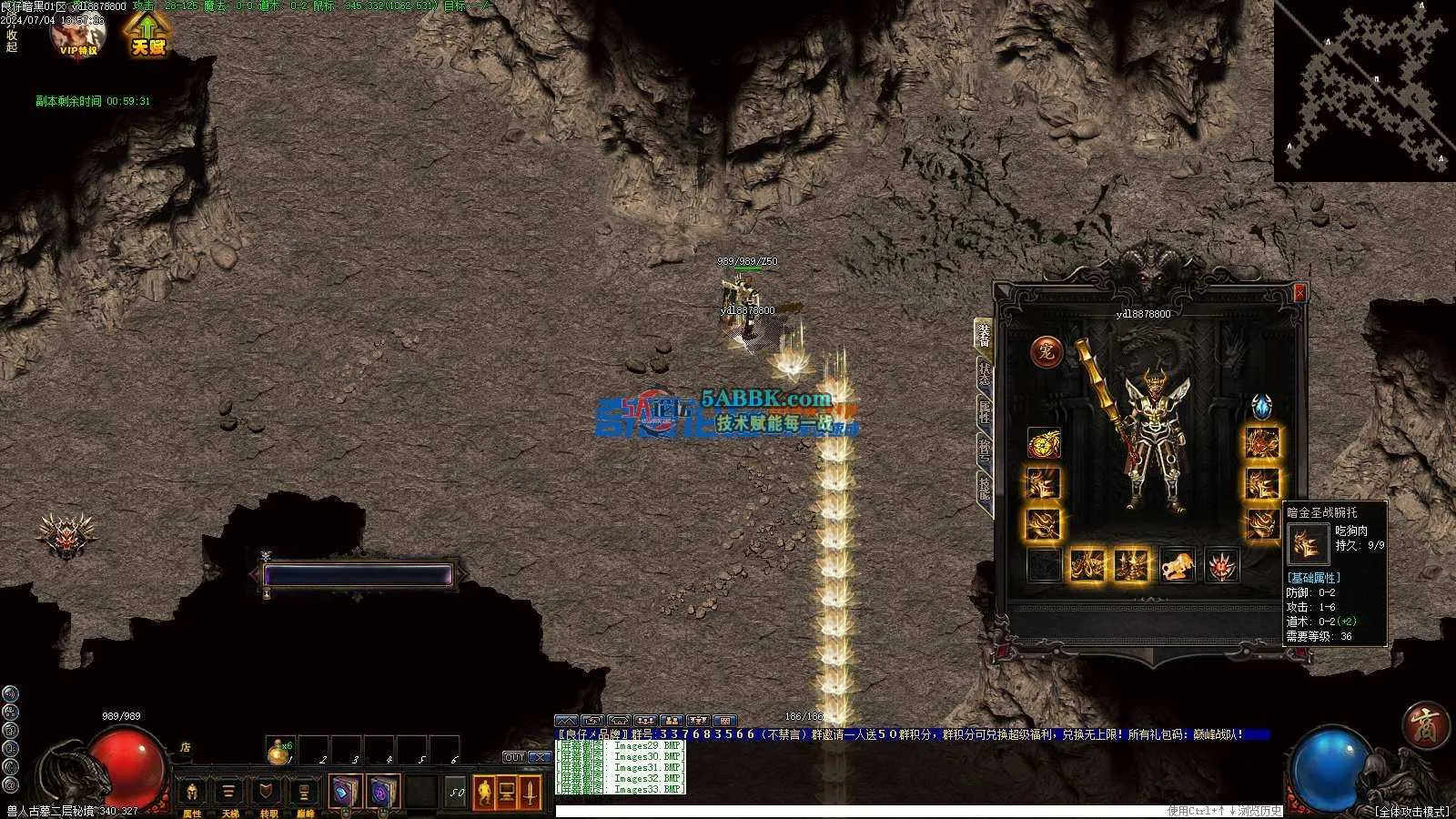Open the 属性 attributes helmet button

[x=192, y=794]
